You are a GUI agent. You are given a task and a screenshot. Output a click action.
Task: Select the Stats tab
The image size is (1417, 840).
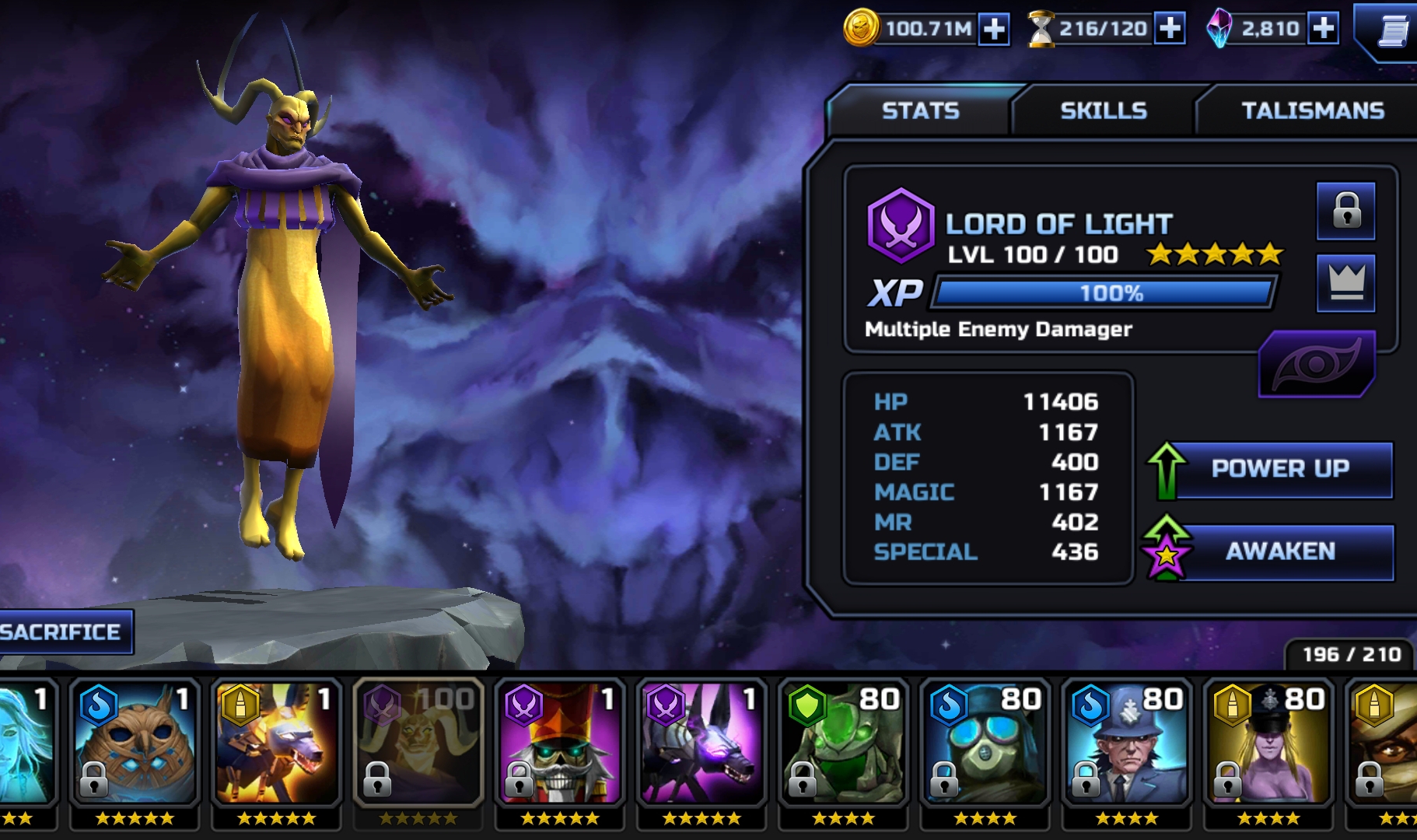[920, 111]
